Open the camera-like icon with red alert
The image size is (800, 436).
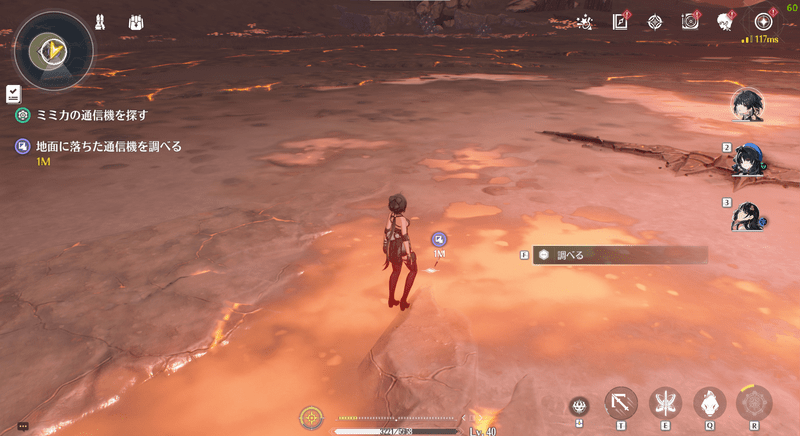tap(690, 21)
